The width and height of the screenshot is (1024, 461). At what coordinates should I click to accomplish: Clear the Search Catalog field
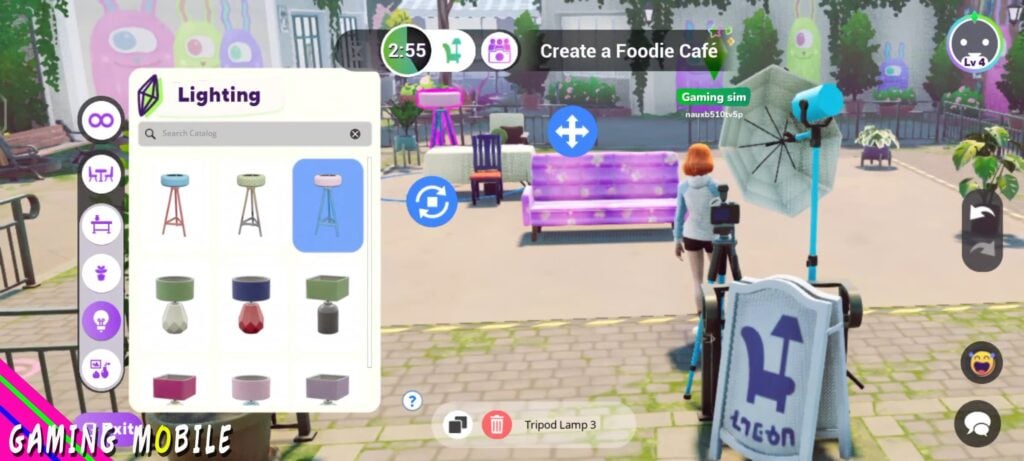(x=355, y=134)
